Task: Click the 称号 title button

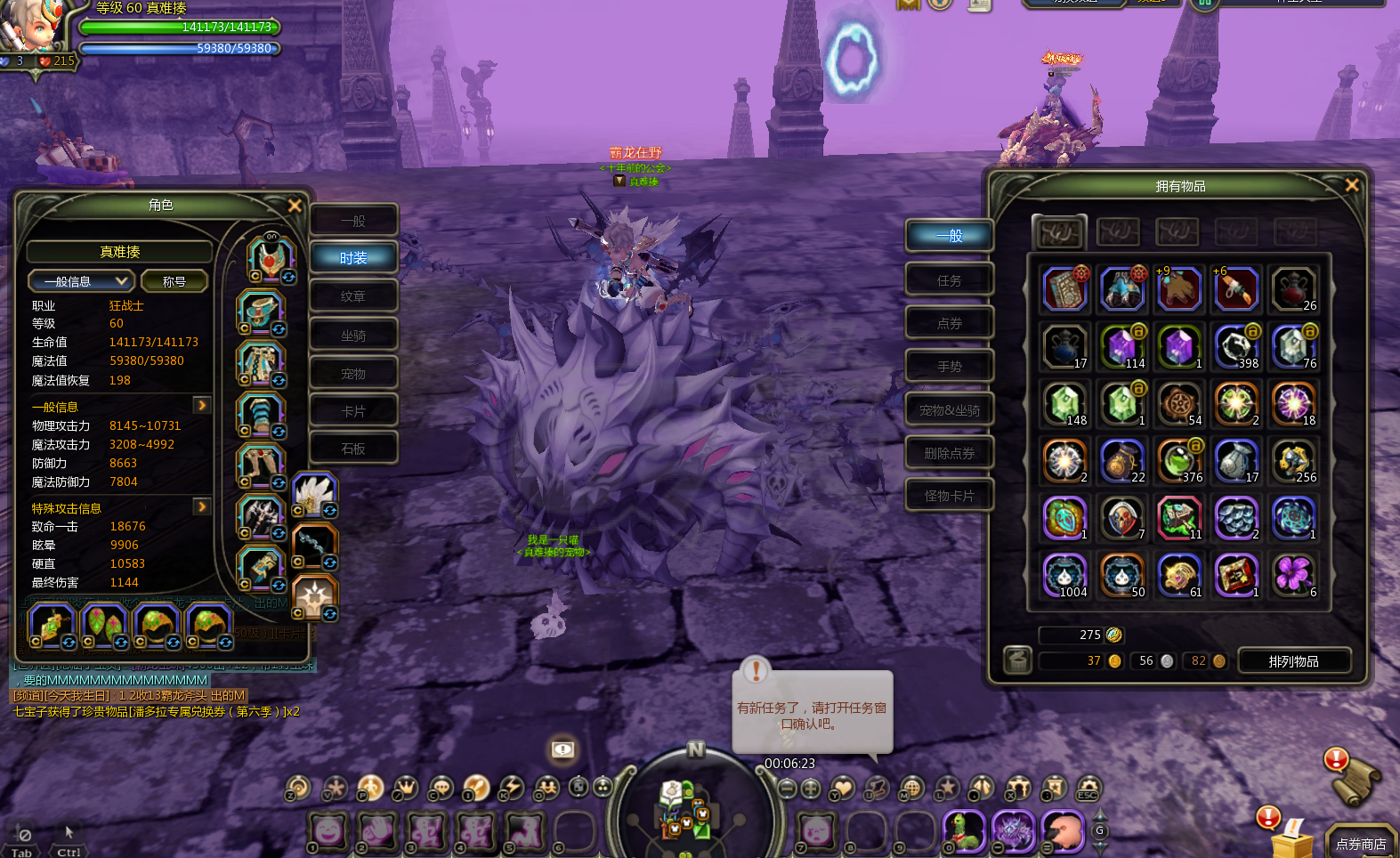Action: point(174,281)
